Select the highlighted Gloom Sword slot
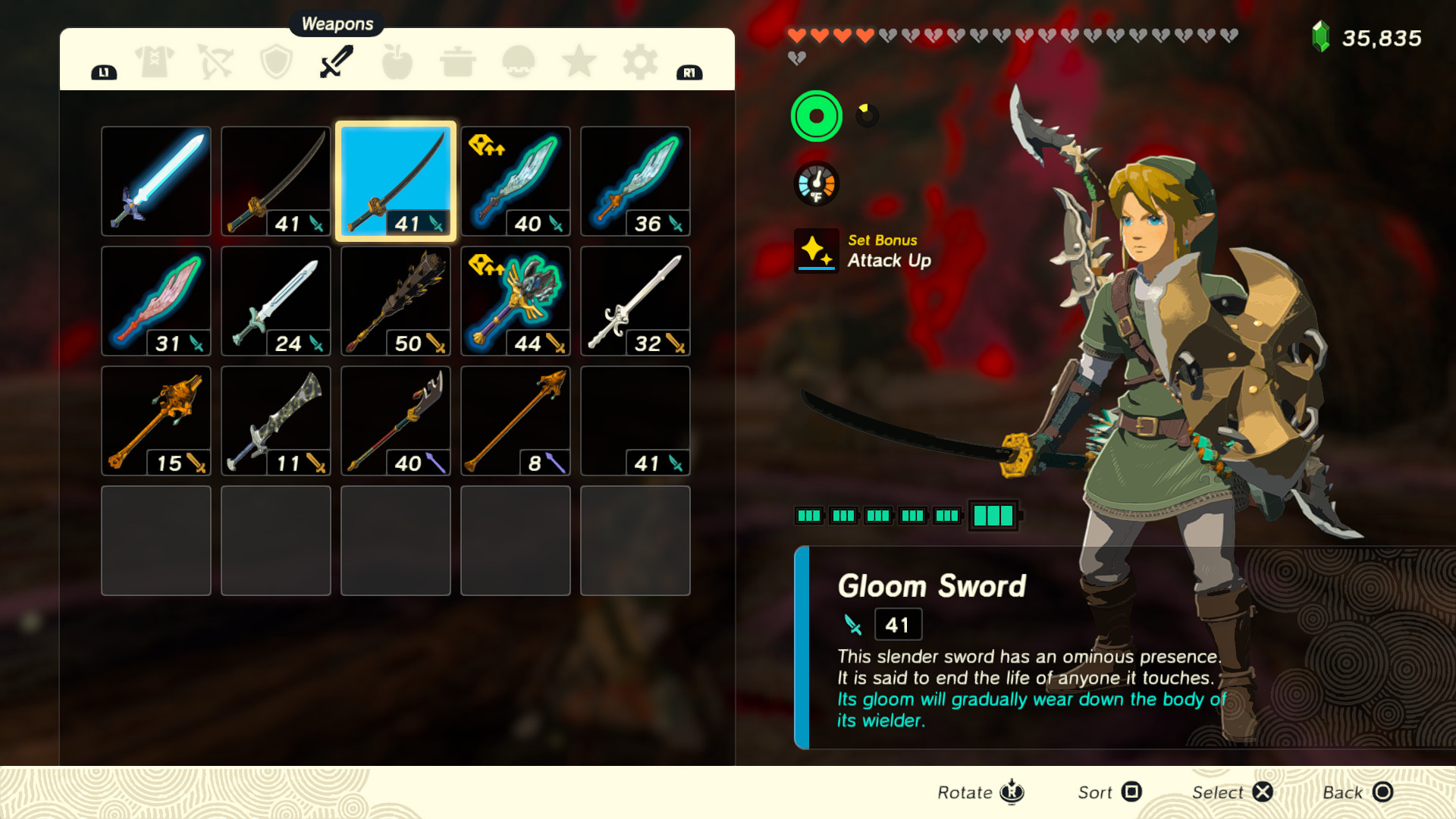This screenshot has width=1456, height=819. click(x=395, y=179)
